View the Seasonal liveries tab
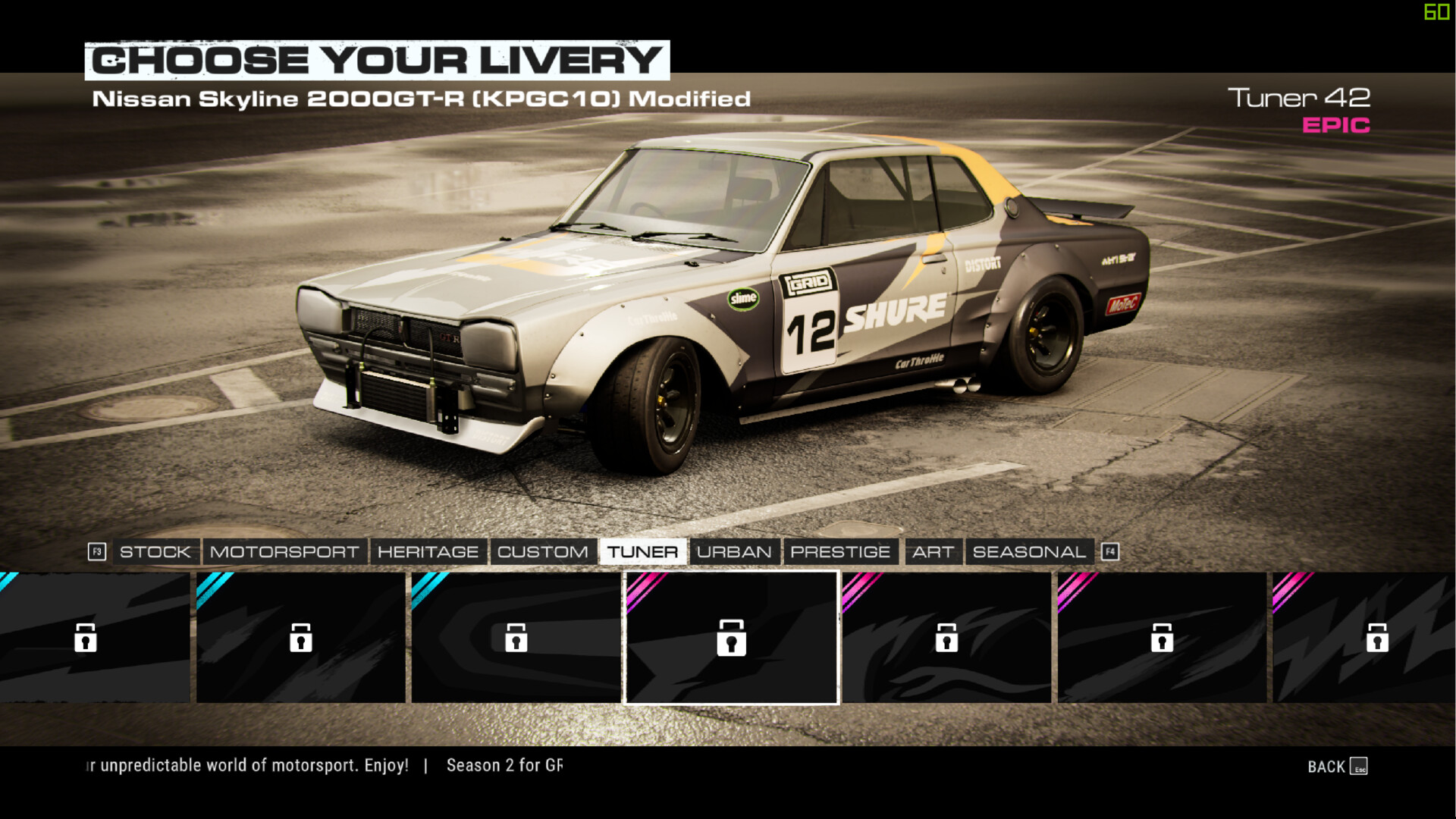 click(1029, 552)
